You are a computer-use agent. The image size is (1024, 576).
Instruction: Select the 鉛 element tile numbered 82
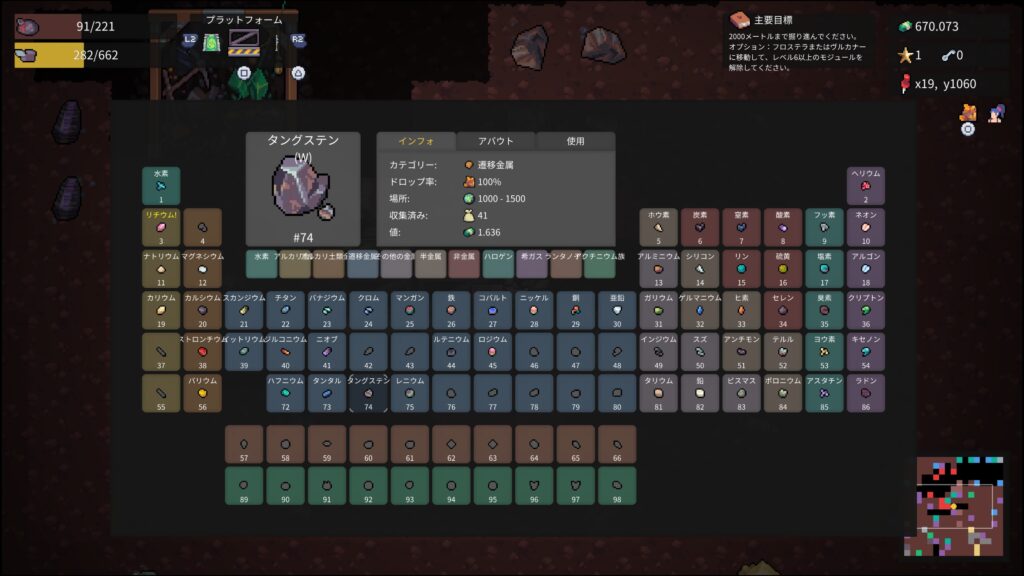700,394
